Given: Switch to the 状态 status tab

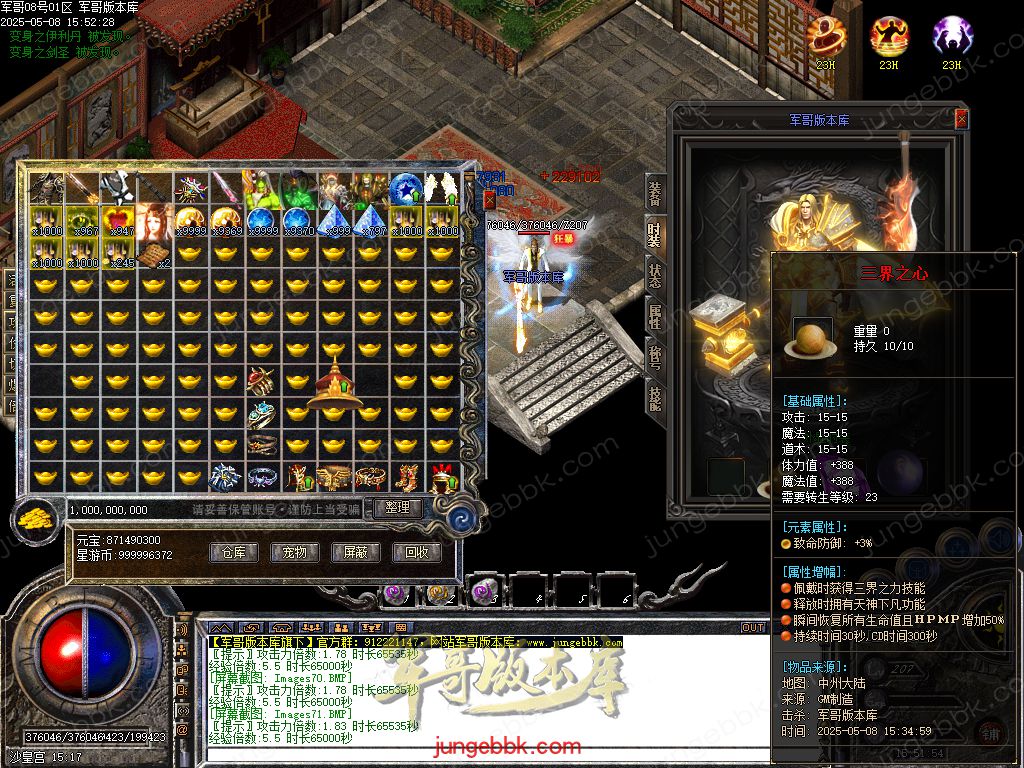Looking at the screenshot, I should (x=655, y=277).
